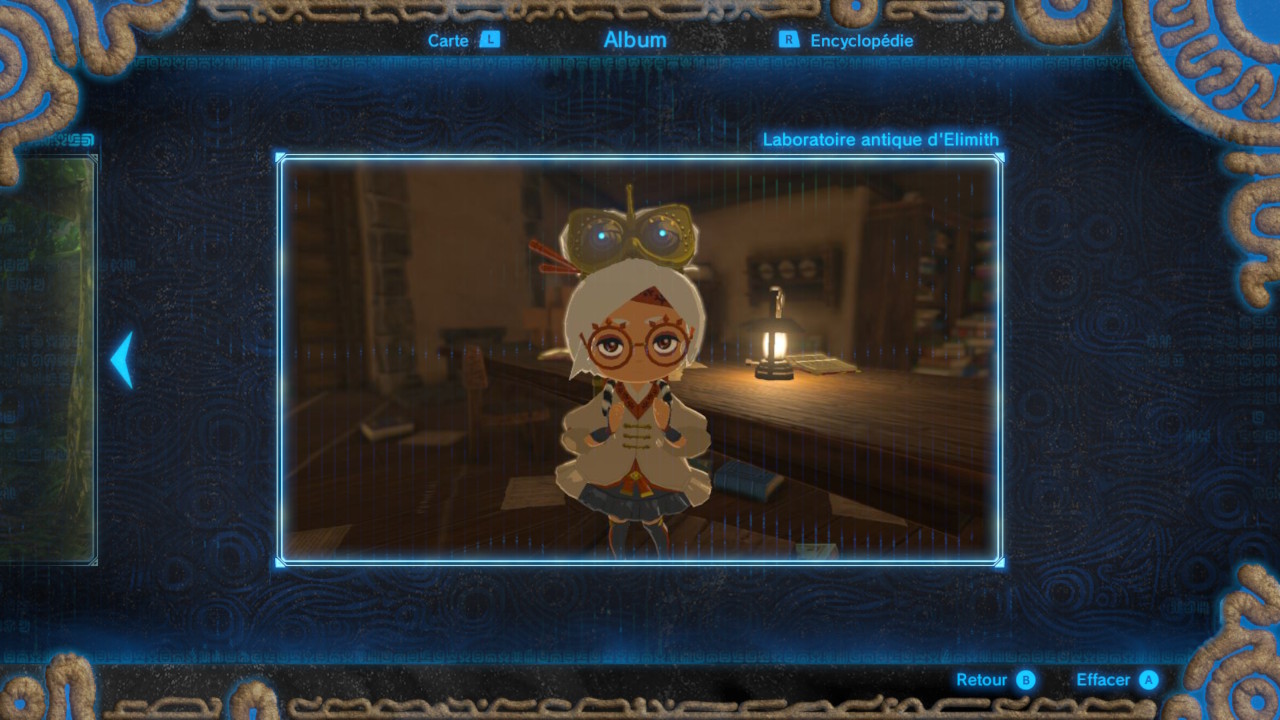This screenshot has width=1280, height=720.
Task: Show the previous album photo with left arrow
Action: (x=122, y=360)
